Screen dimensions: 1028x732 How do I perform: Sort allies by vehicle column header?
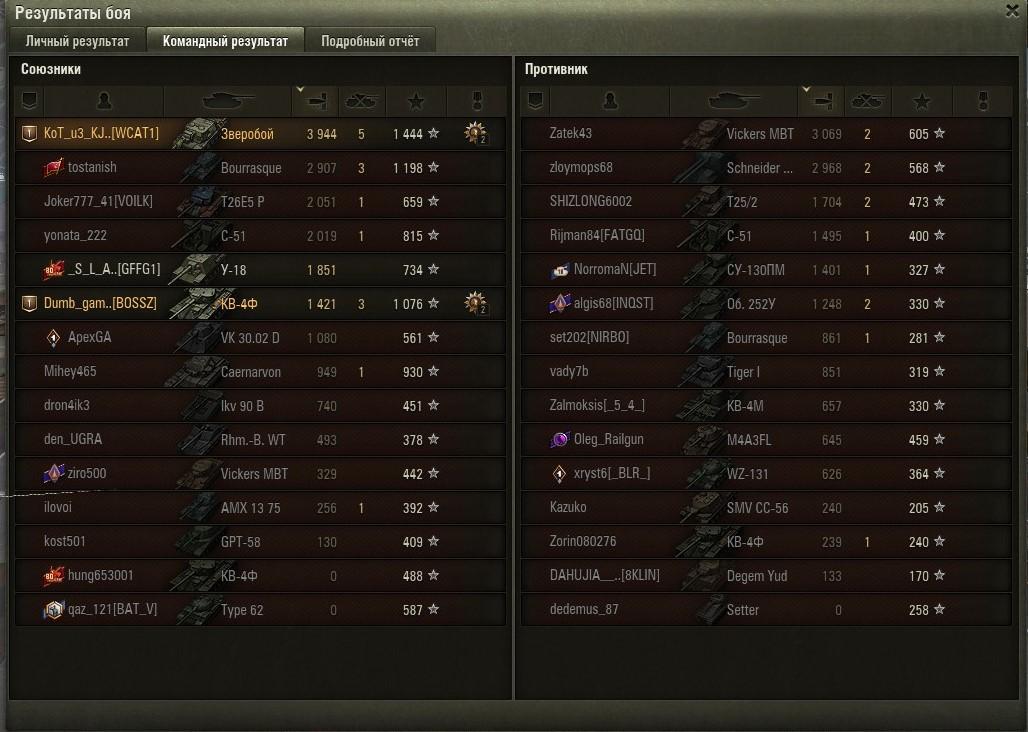(228, 101)
